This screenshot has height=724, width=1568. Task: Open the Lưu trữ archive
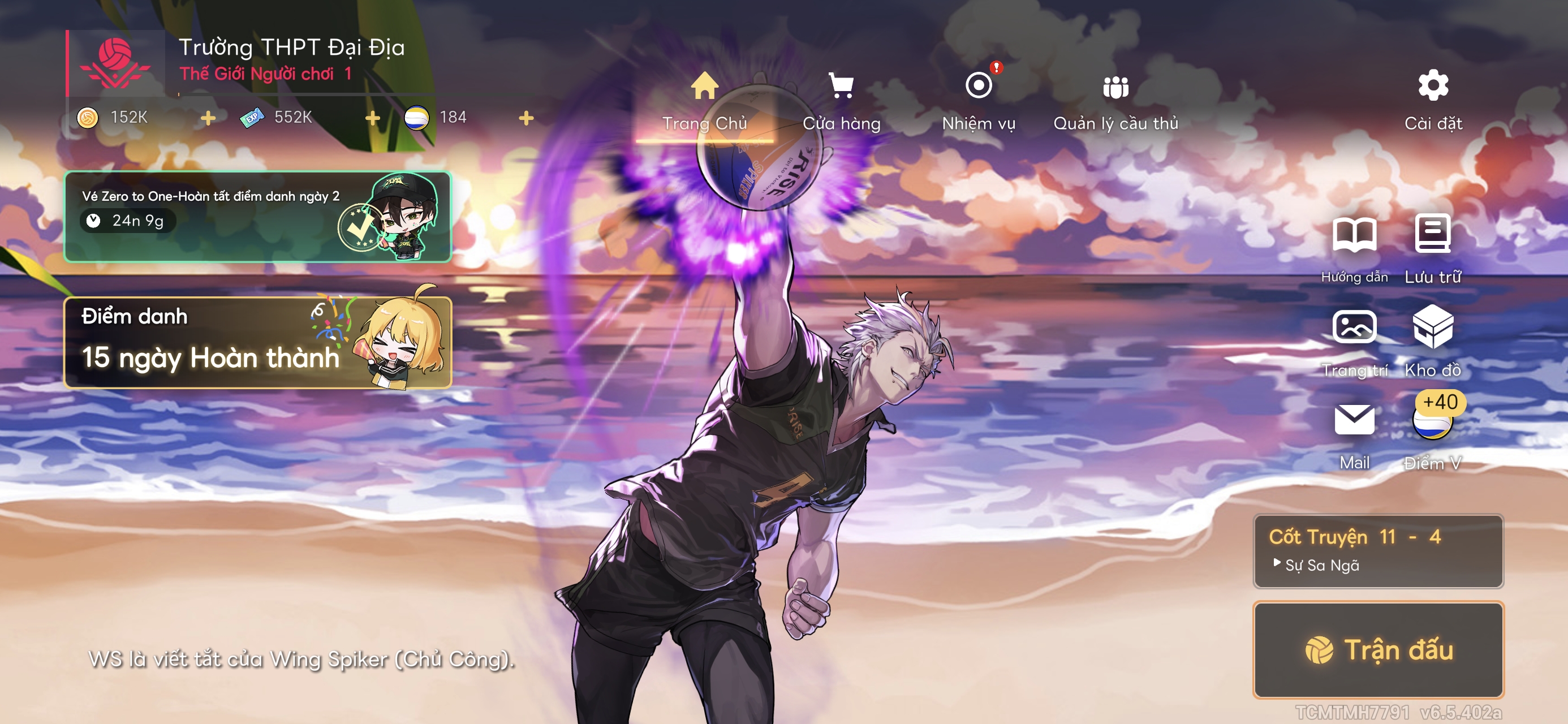(1433, 248)
